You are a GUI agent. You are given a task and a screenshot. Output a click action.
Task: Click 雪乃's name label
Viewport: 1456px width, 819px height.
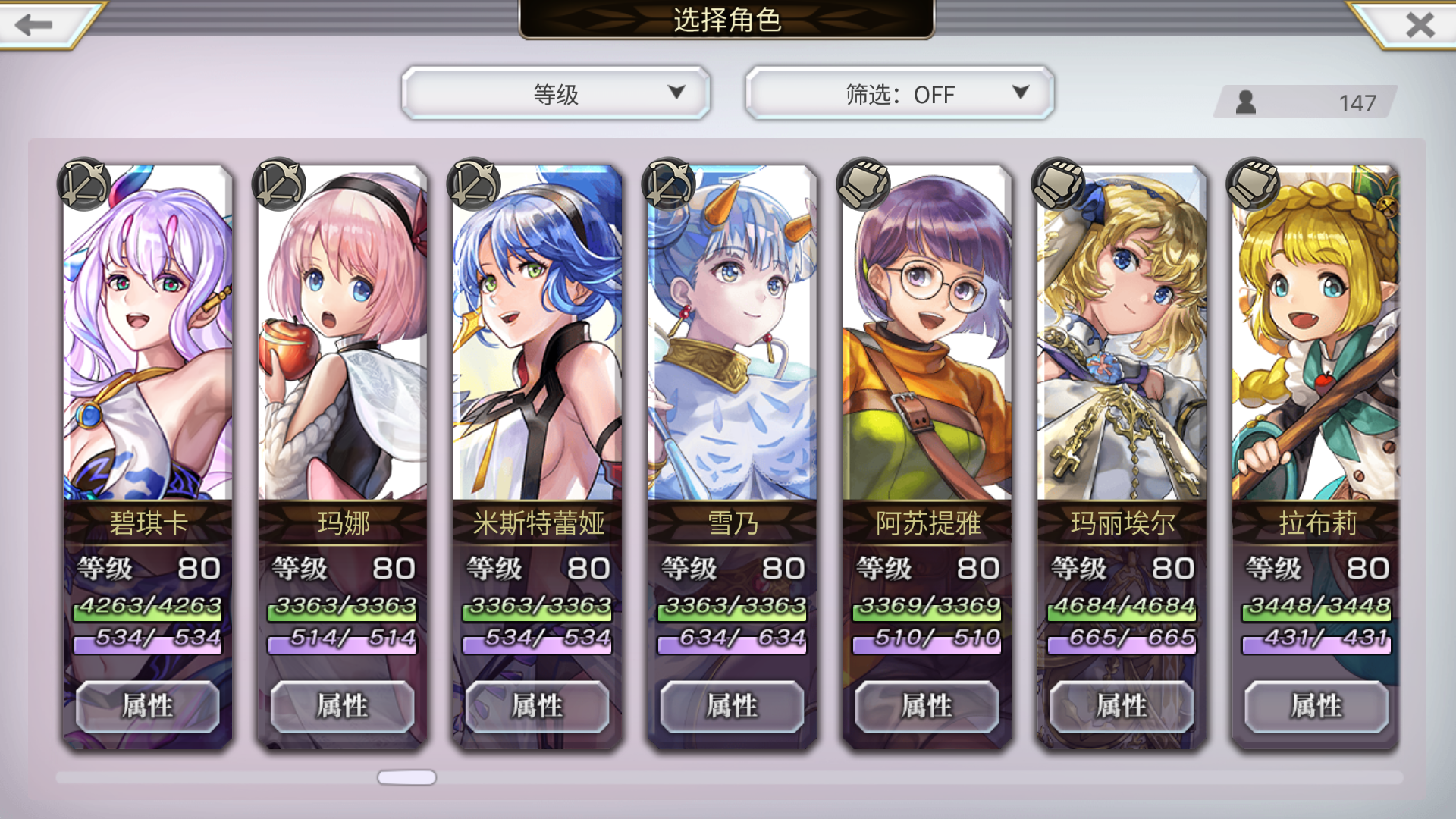731,523
